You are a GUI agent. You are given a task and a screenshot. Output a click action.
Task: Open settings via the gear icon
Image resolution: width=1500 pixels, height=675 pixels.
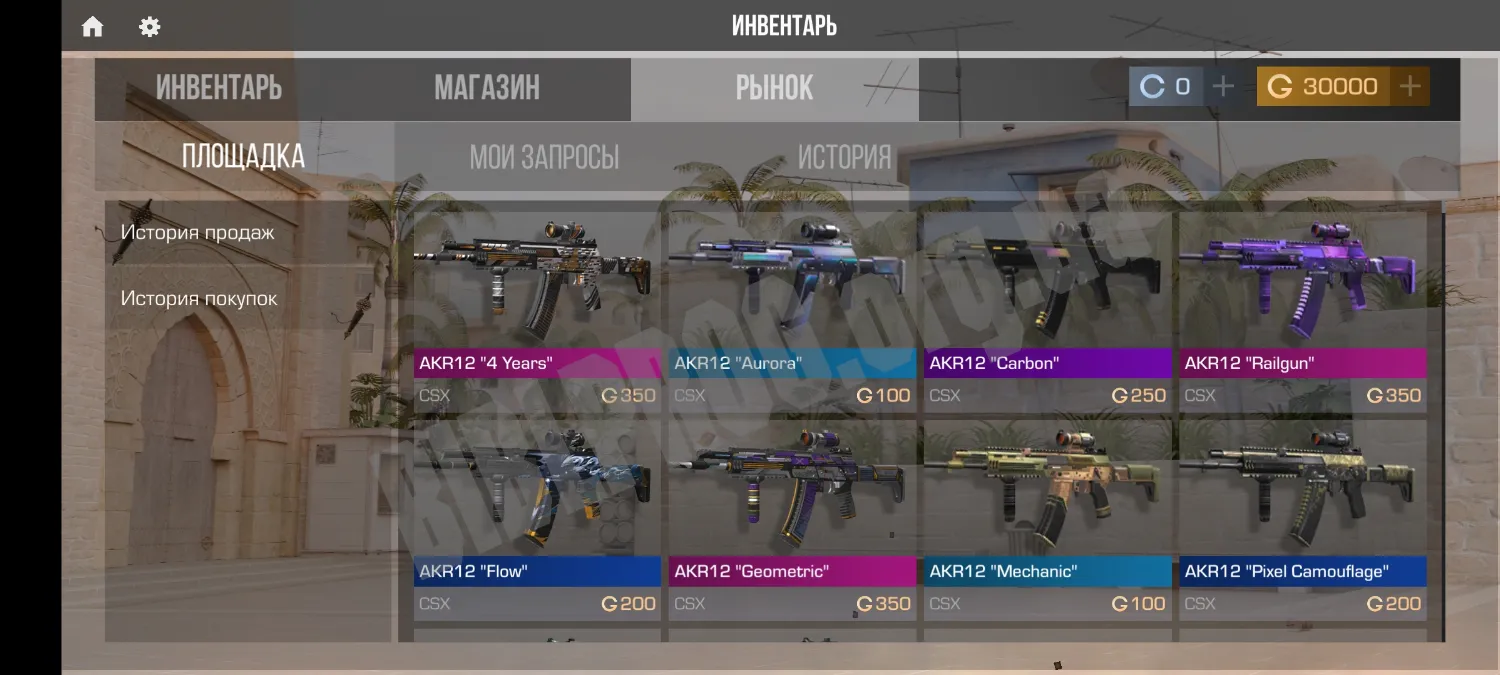150,27
